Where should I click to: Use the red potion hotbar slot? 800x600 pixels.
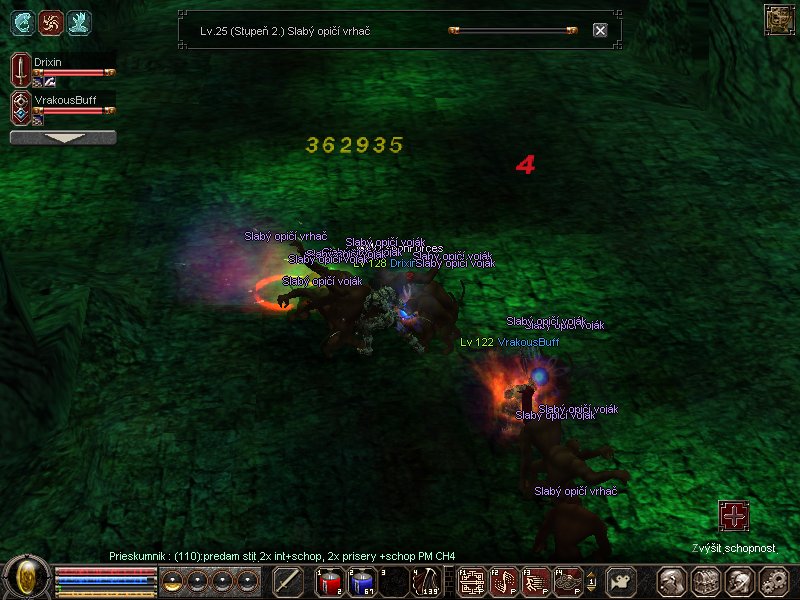330,582
